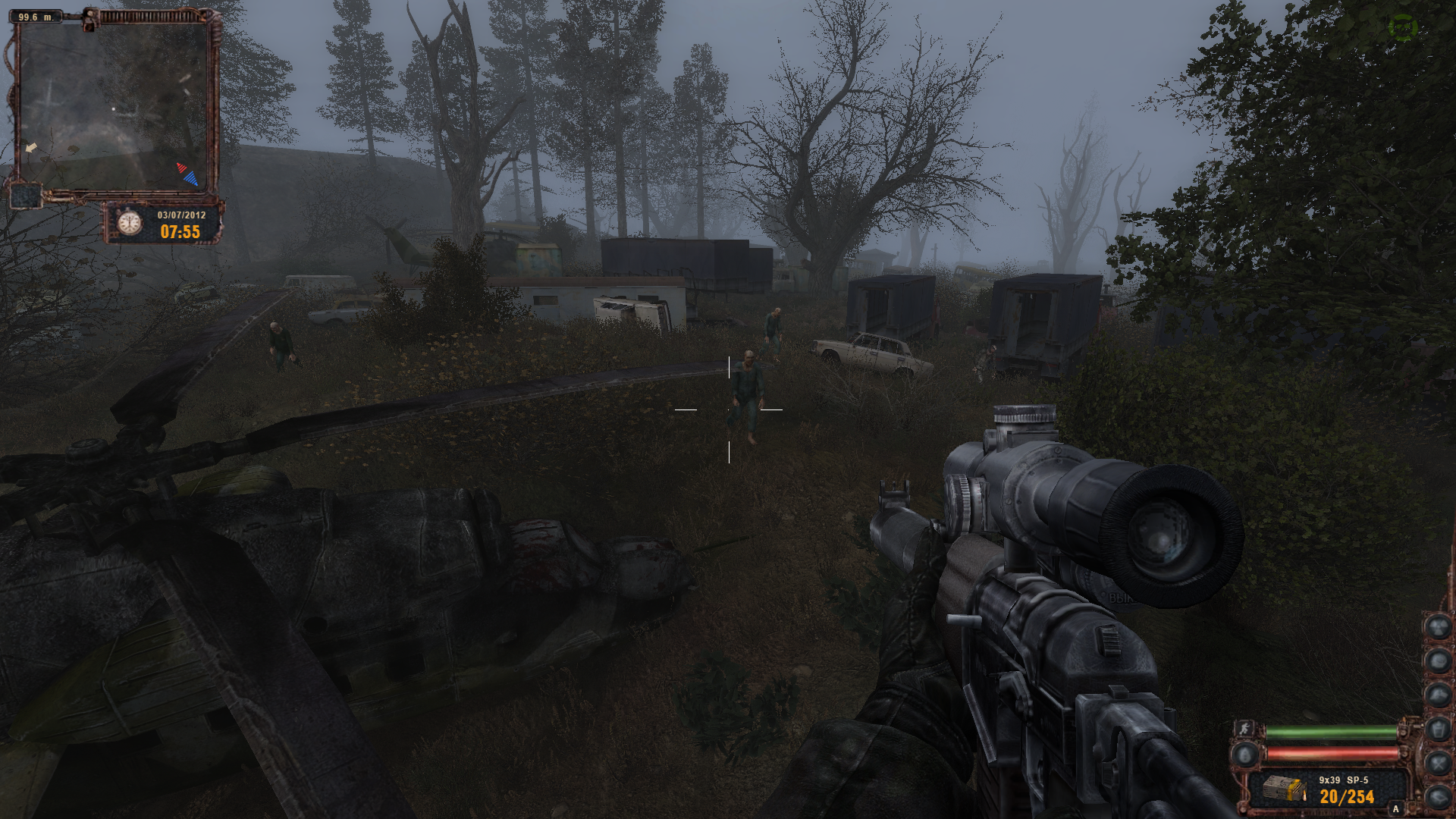The image size is (1456, 819).
Task: Click the beige arrow marker on the minimap
Action: pos(30,148)
